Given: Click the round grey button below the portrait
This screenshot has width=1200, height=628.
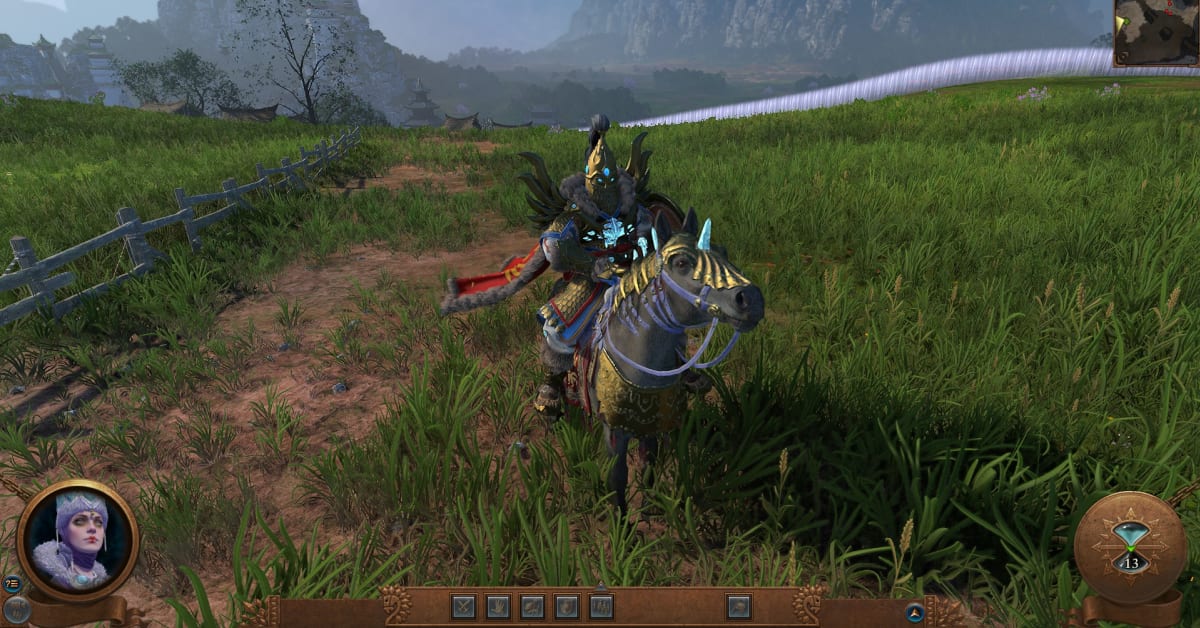Looking at the screenshot, I should click(15, 609).
